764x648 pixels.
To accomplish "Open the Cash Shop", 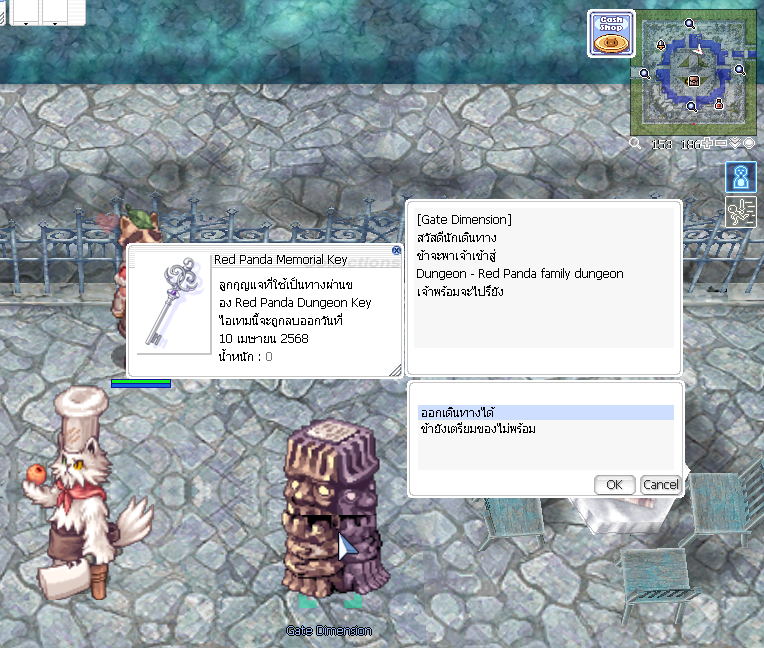I will 610,34.
